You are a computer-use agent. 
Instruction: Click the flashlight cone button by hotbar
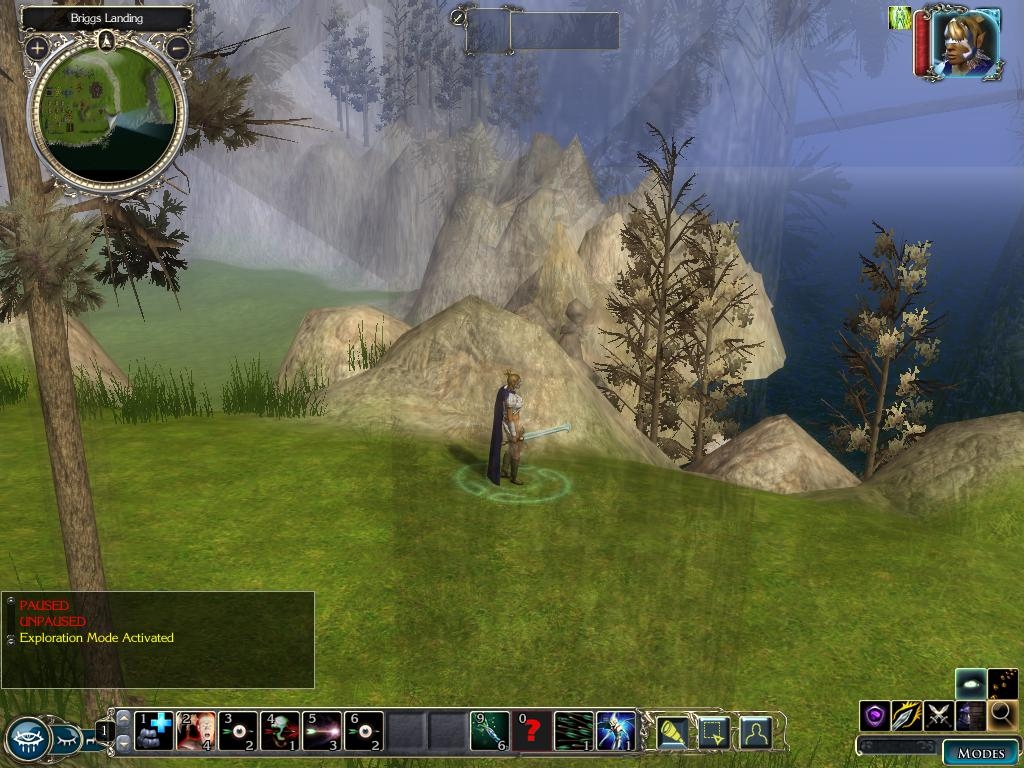pos(671,733)
